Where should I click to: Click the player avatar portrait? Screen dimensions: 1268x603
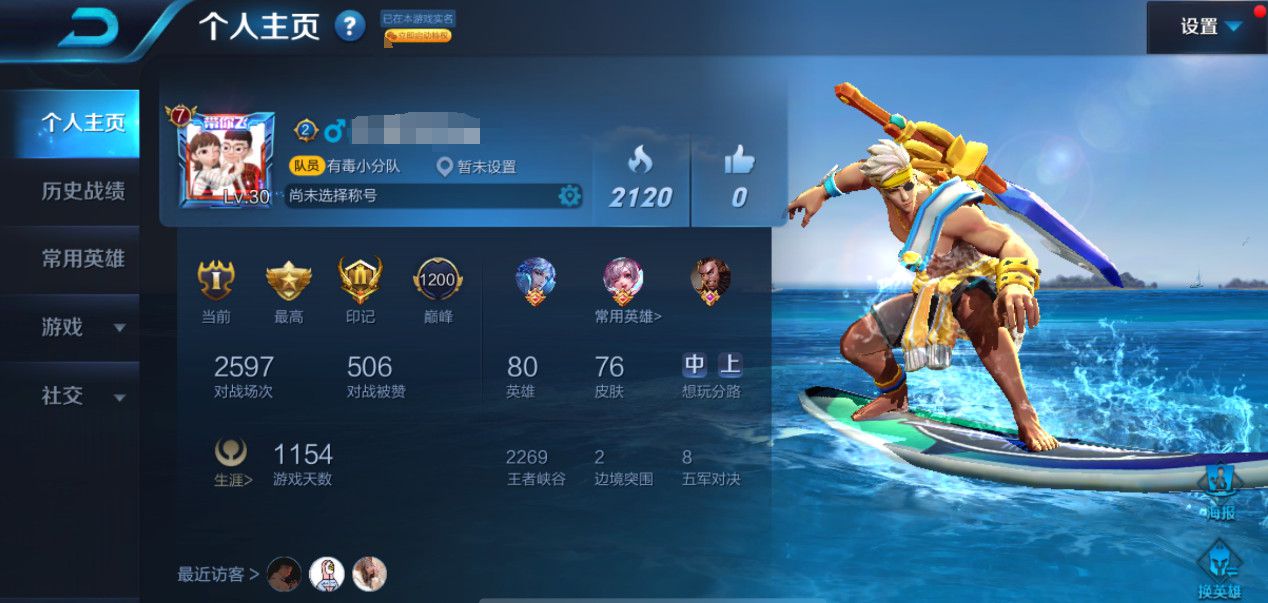coord(227,157)
